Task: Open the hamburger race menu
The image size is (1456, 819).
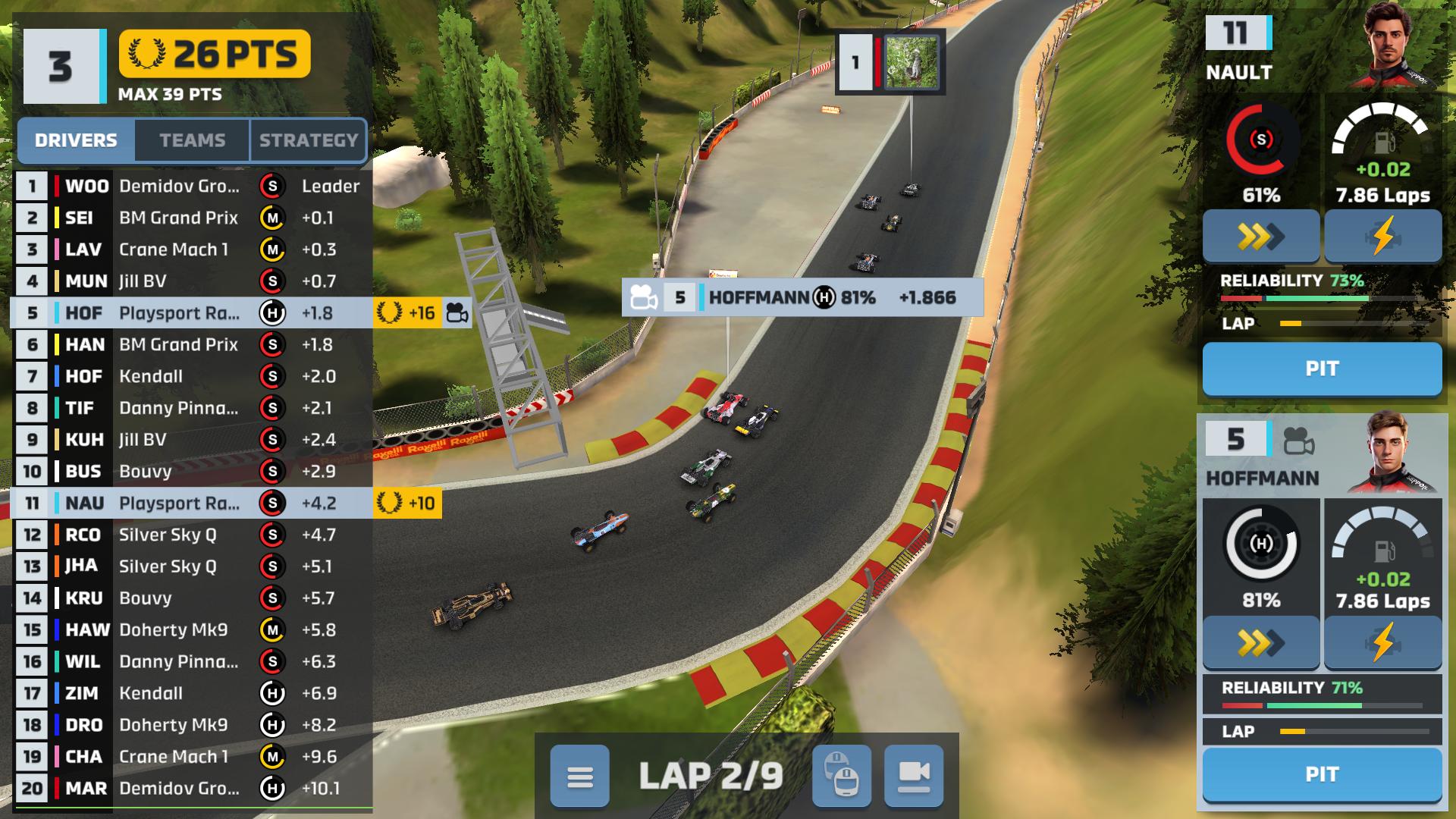Action: 579,777
